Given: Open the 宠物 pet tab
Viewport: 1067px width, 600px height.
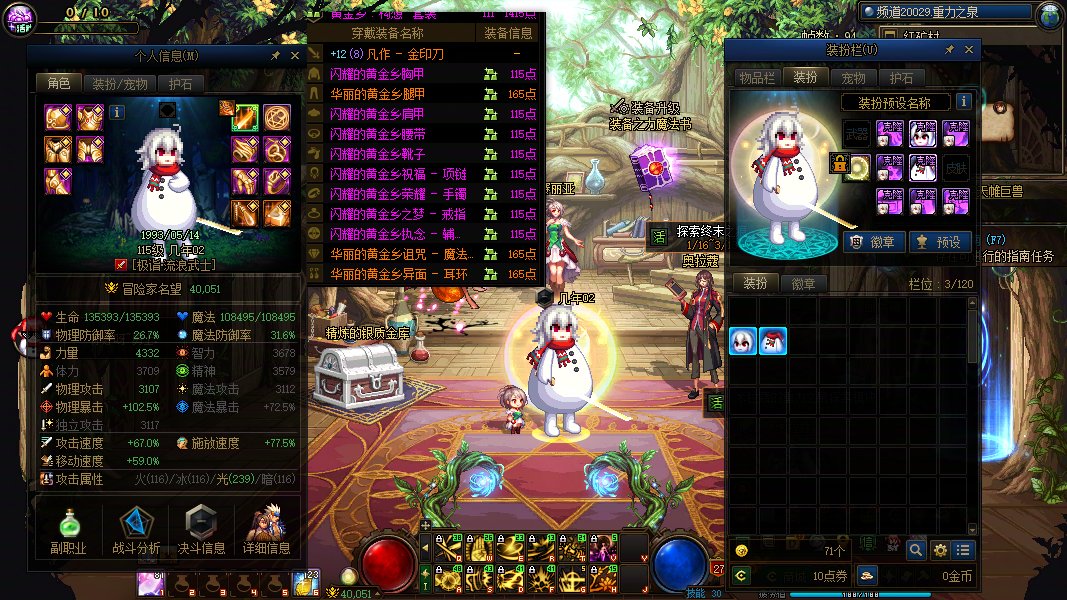Looking at the screenshot, I should [853, 77].
